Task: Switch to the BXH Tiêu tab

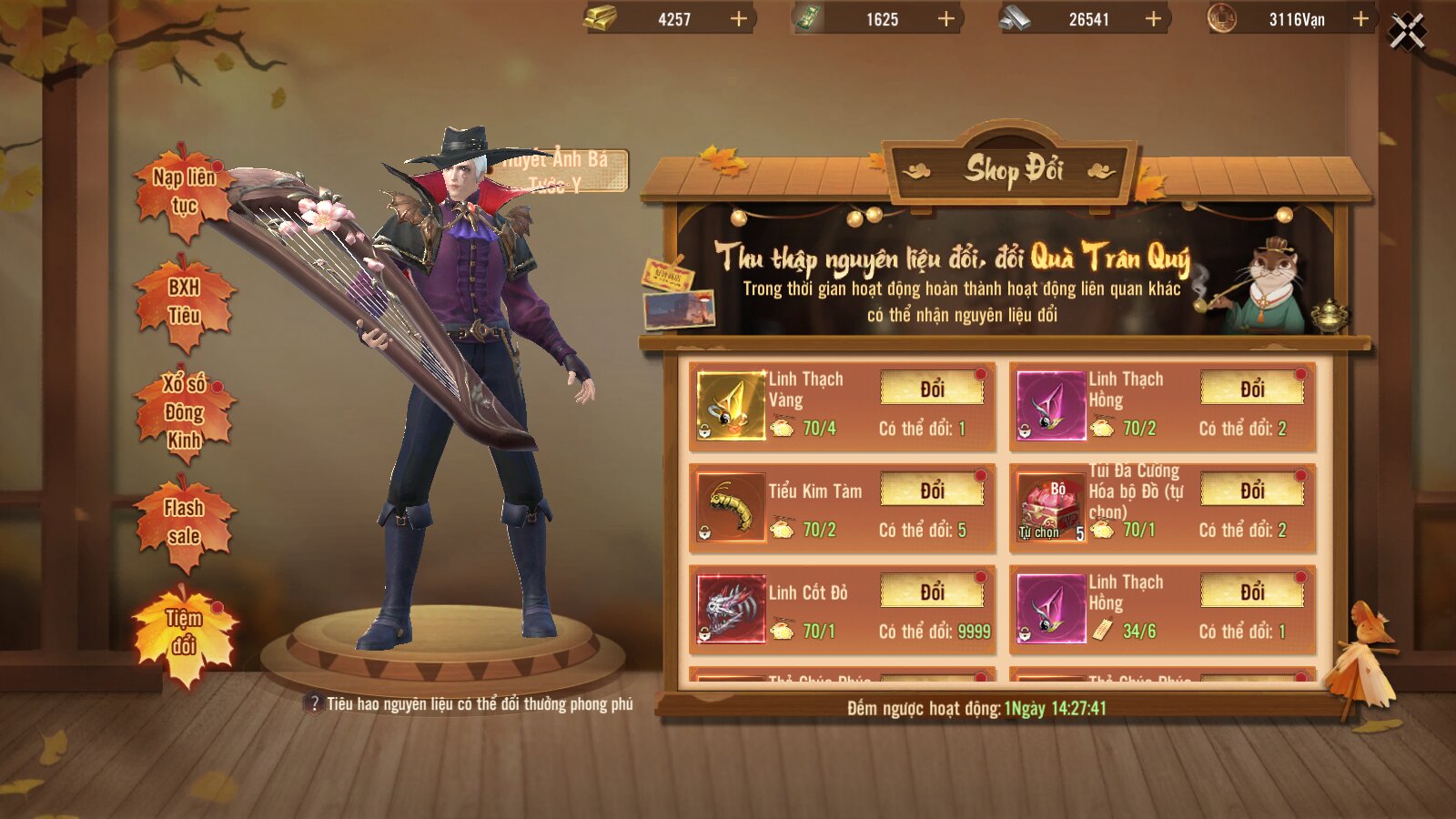Action: [x=185, y=302]
